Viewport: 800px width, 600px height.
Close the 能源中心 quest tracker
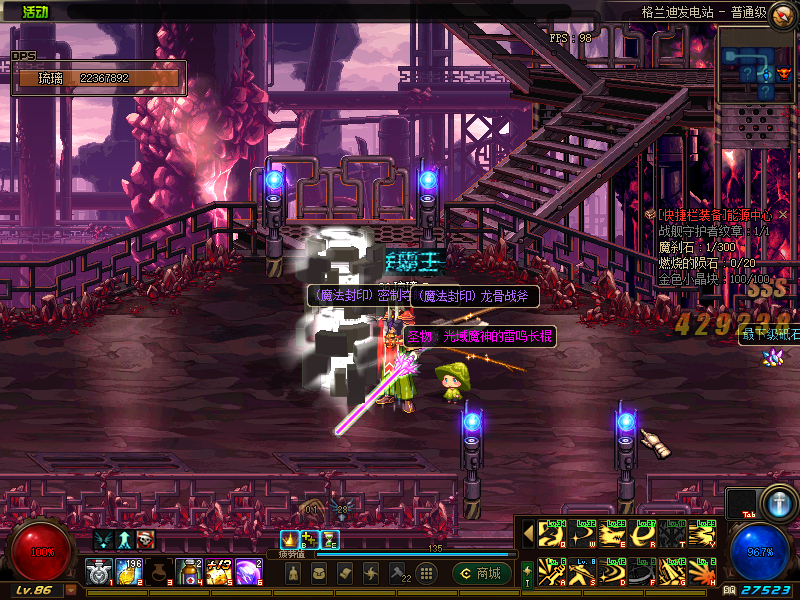(x=783, y=214)
